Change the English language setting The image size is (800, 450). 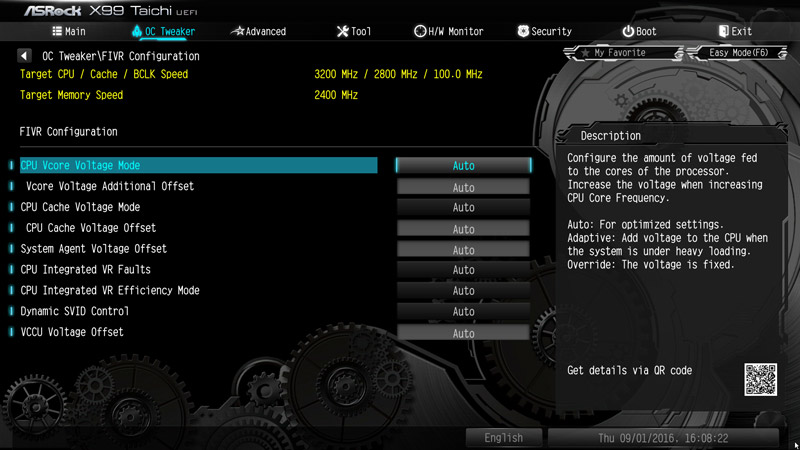pyautogui.click(x=503, y=438)
